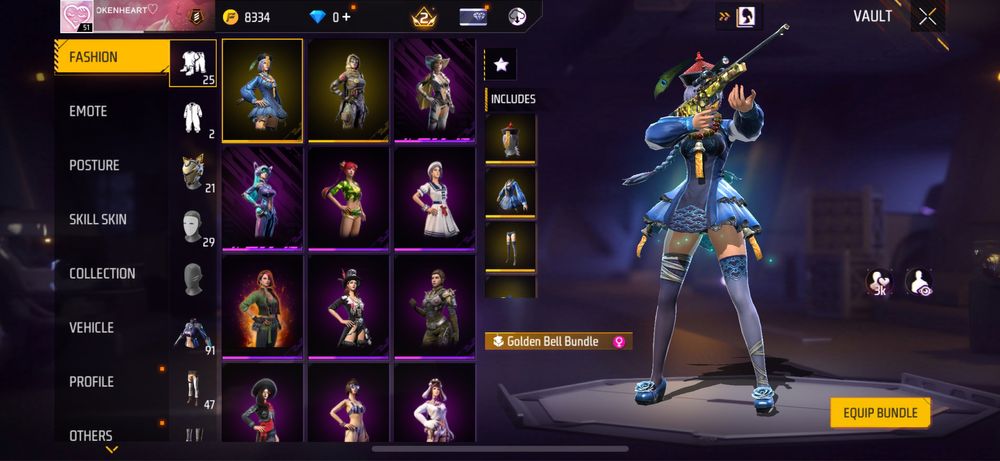
Task: Select the Skill Skin tab
Action: [x=98, y=219]
